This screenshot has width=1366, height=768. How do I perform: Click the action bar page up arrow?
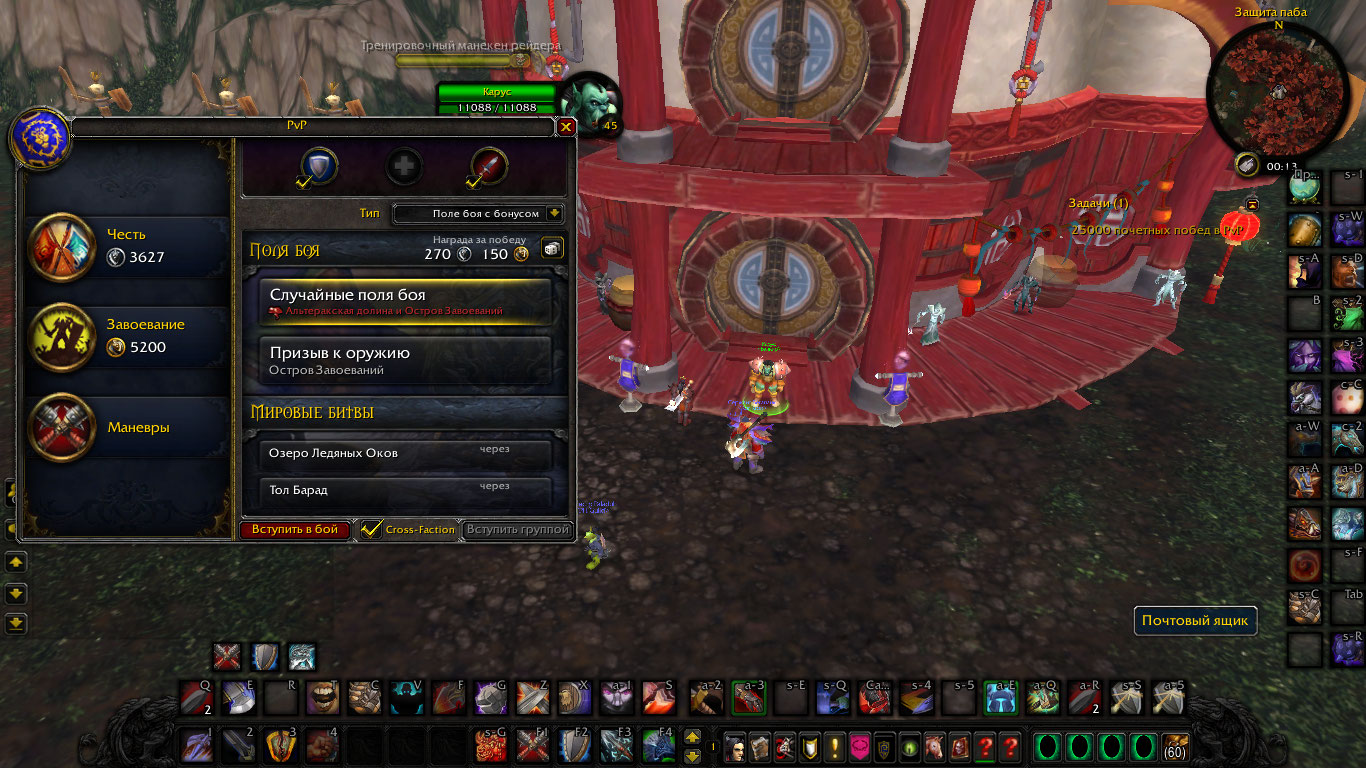pyautogui.click(x=692, y=738)
